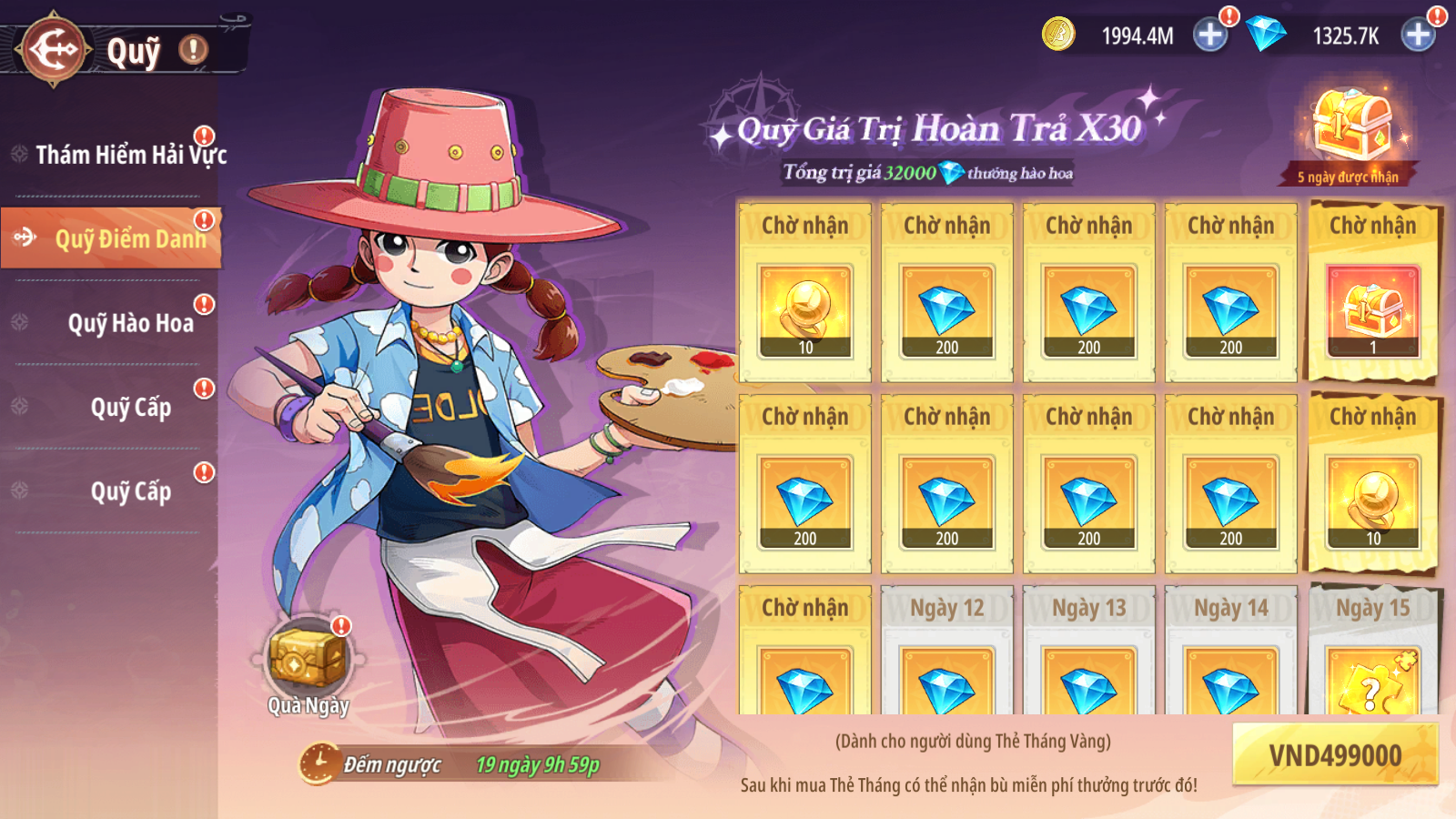The image size is (1456, 819).
Task: Buy the fund for VND499000
Action: coord(1335,755)
